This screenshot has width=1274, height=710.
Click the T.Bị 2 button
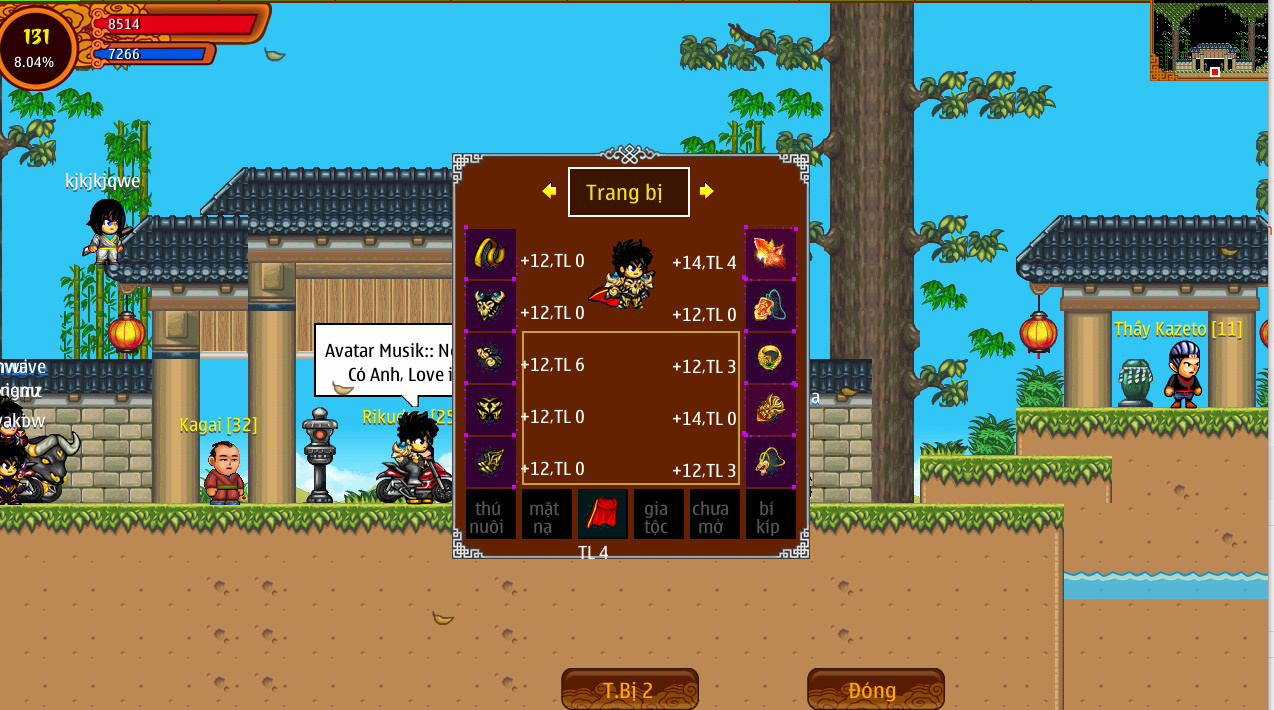(629, 689)
